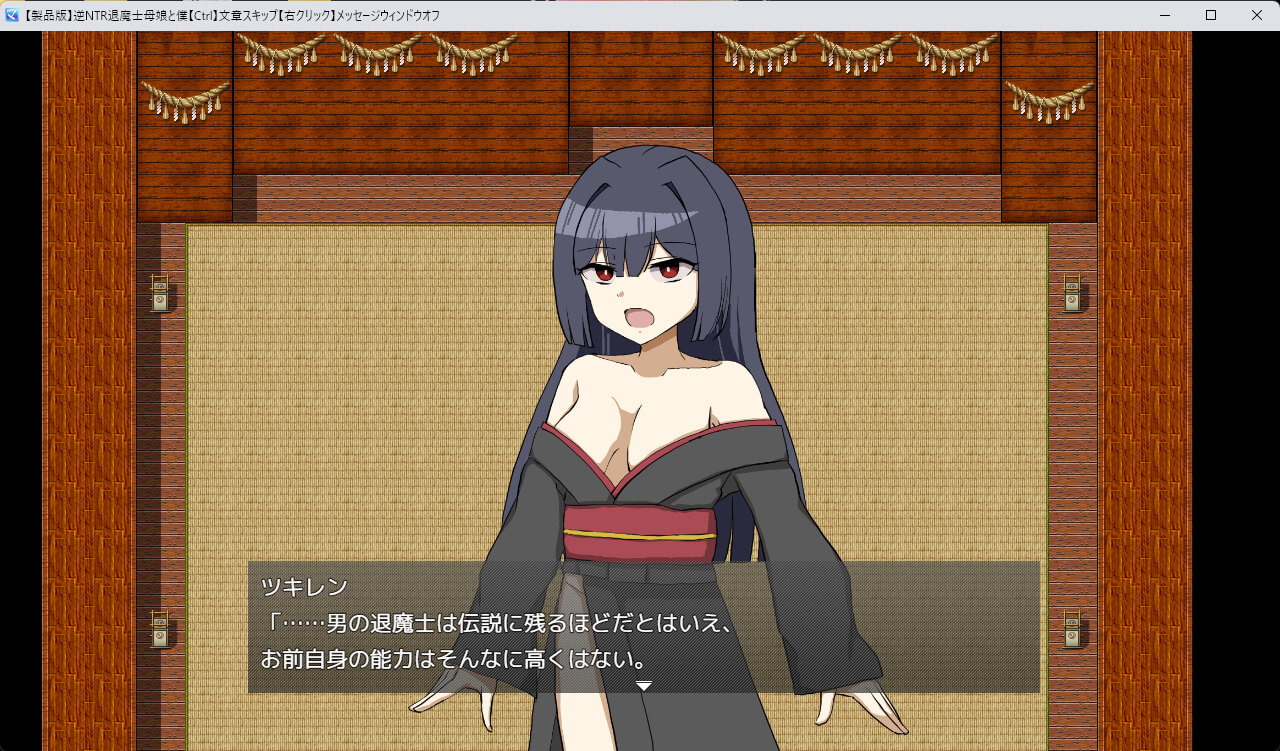
Task: Maximize the game window
Action: click(x=1210, y=15)
